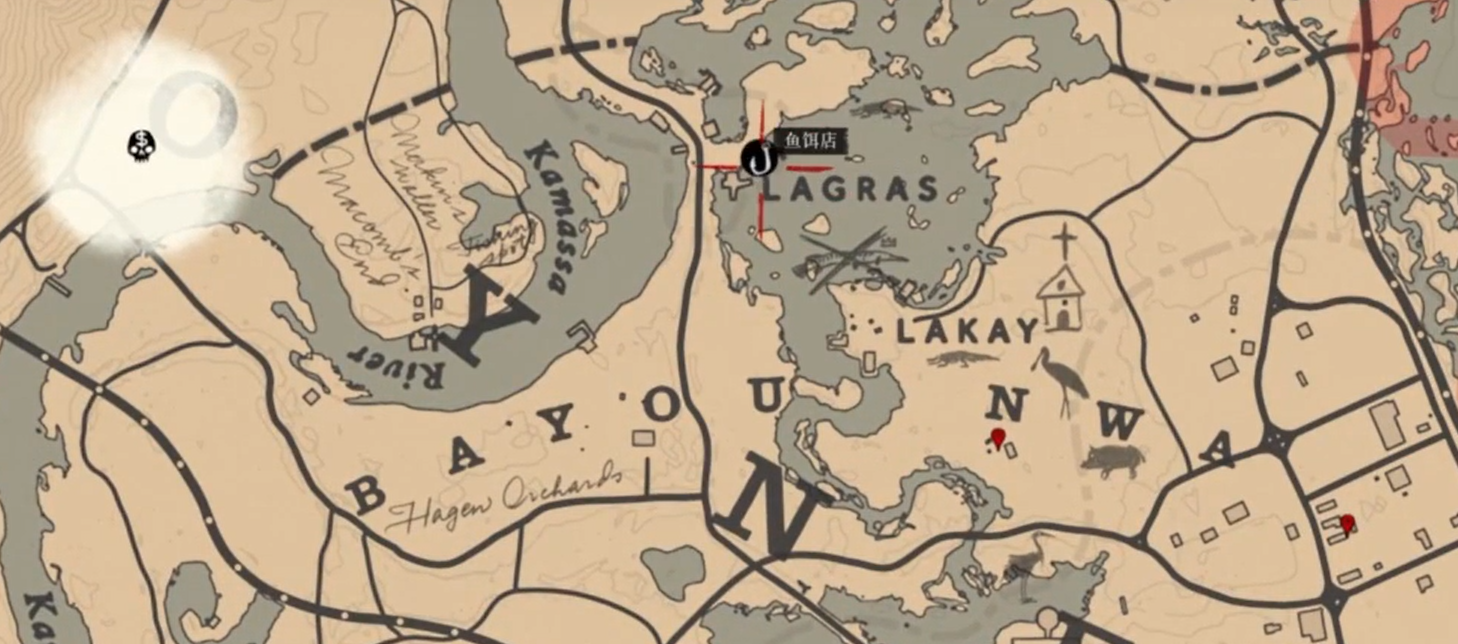Screen dimensions: 1458x644
Task: Click the 鱼饵店 marker label
Action: [809, 141]
